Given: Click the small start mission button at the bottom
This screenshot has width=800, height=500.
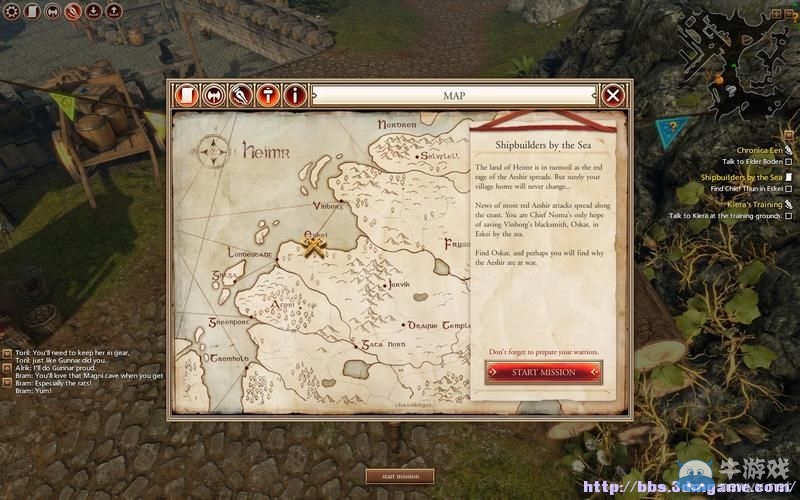Looking at the screenshot, I should [400, 476].
